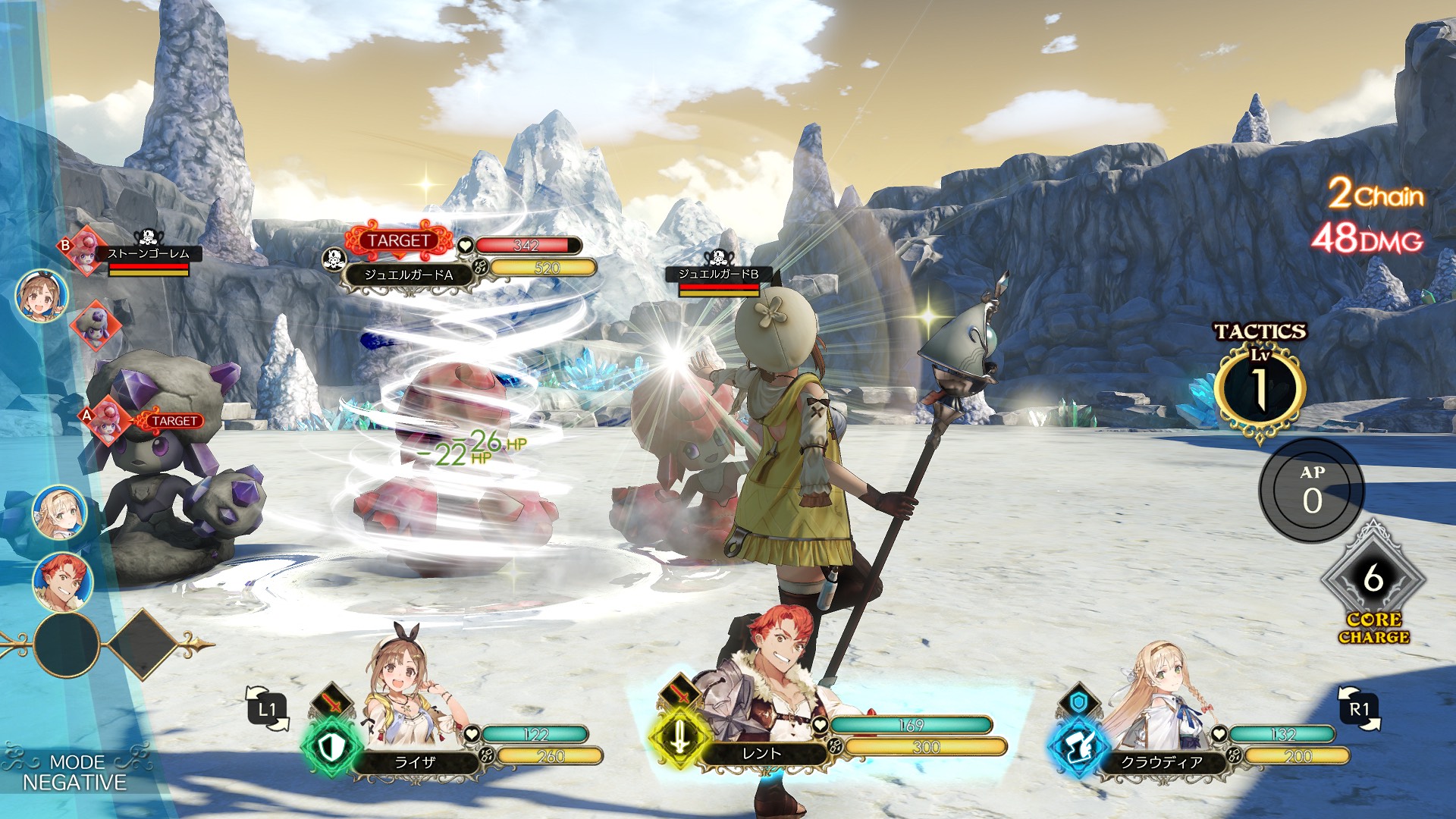Target Jewel Guard B nameplate

tap(717, 274)
